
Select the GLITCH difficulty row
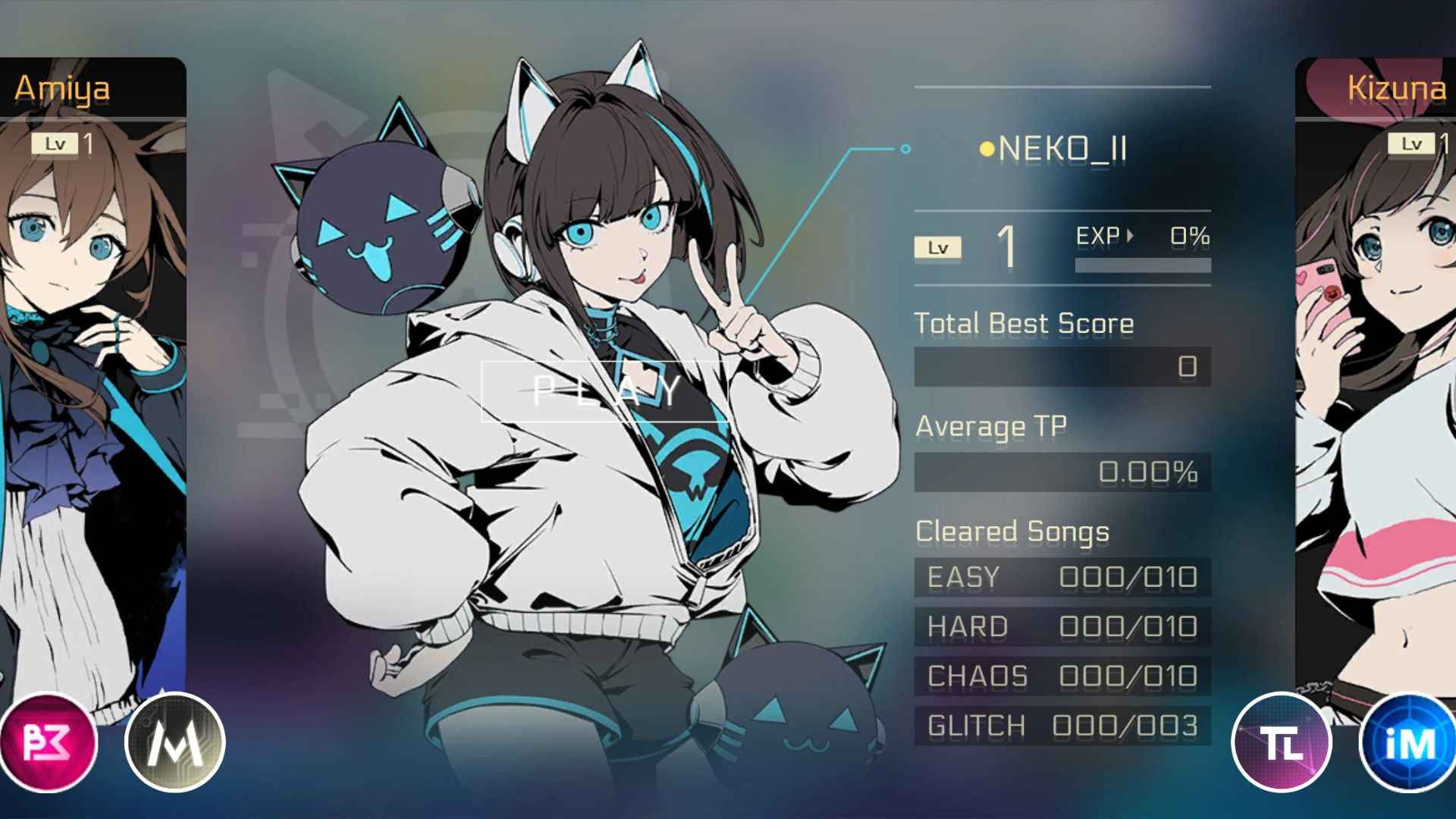click(x=1062, y=726)
